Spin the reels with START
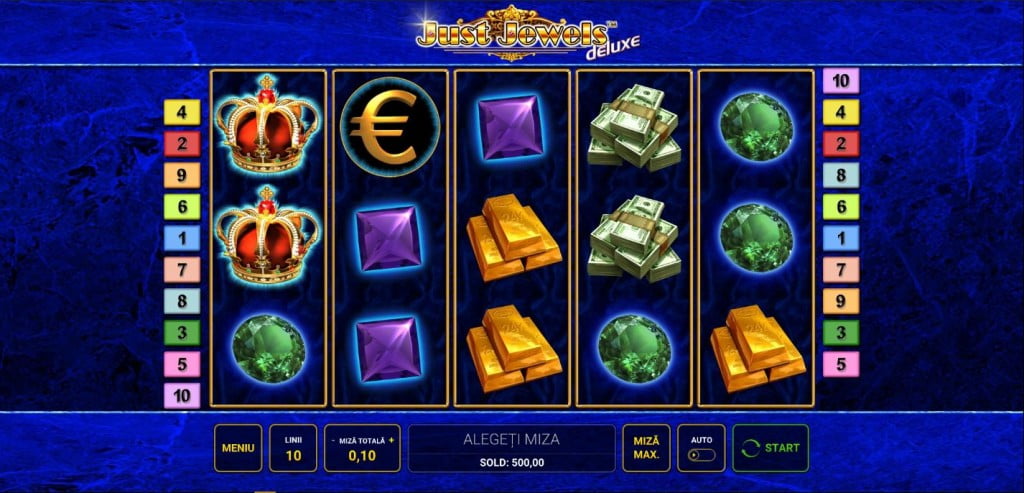The height and width of the screenshot is (493, 1024). (770, 448)
